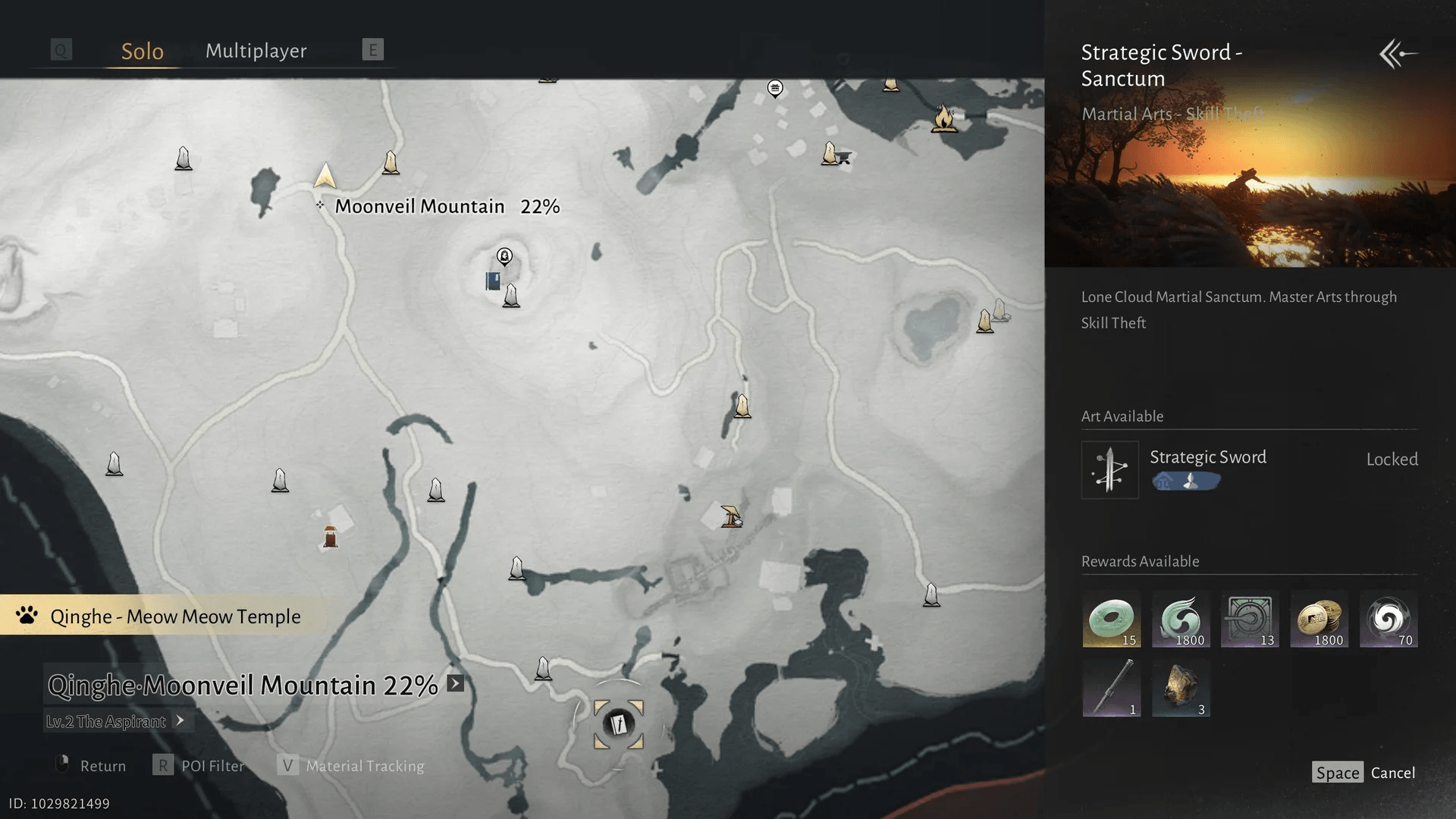This screenshot has height=819, width=1456.
Task: Click the Strategic Sword mastery progress bar
Action: click(1185, 480)
